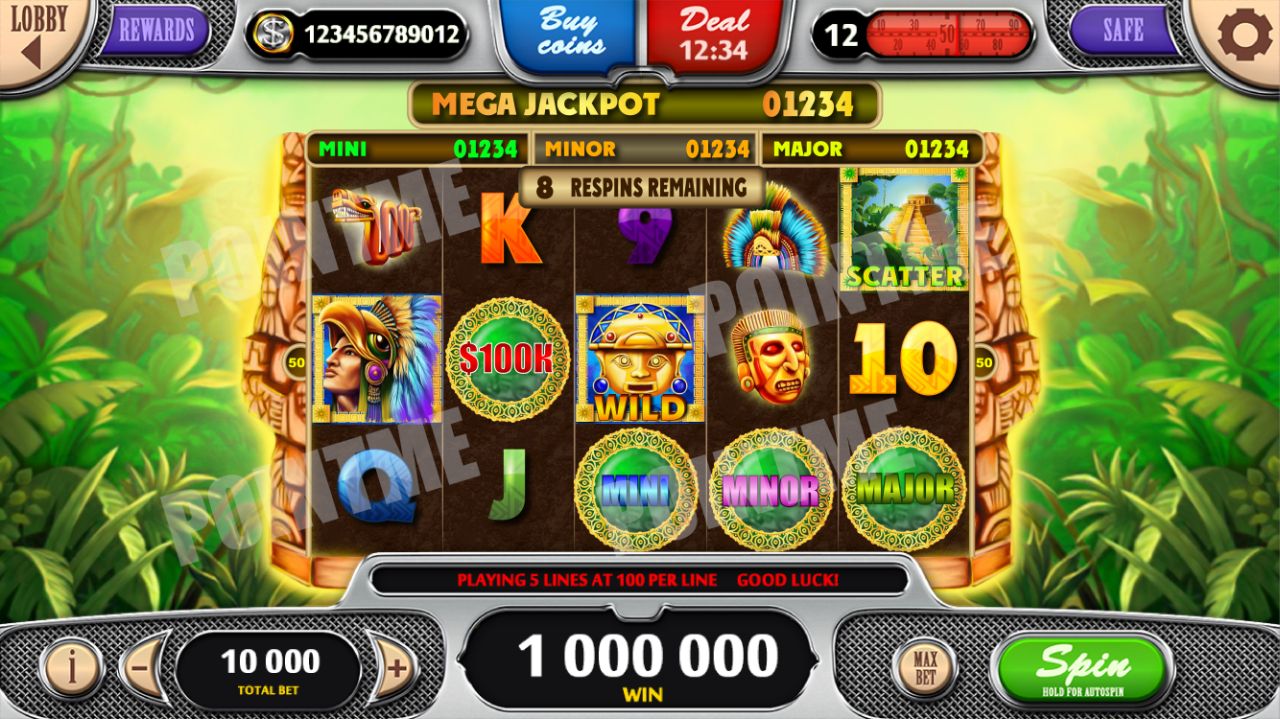Spin the reels

(x=1082, y=668)
